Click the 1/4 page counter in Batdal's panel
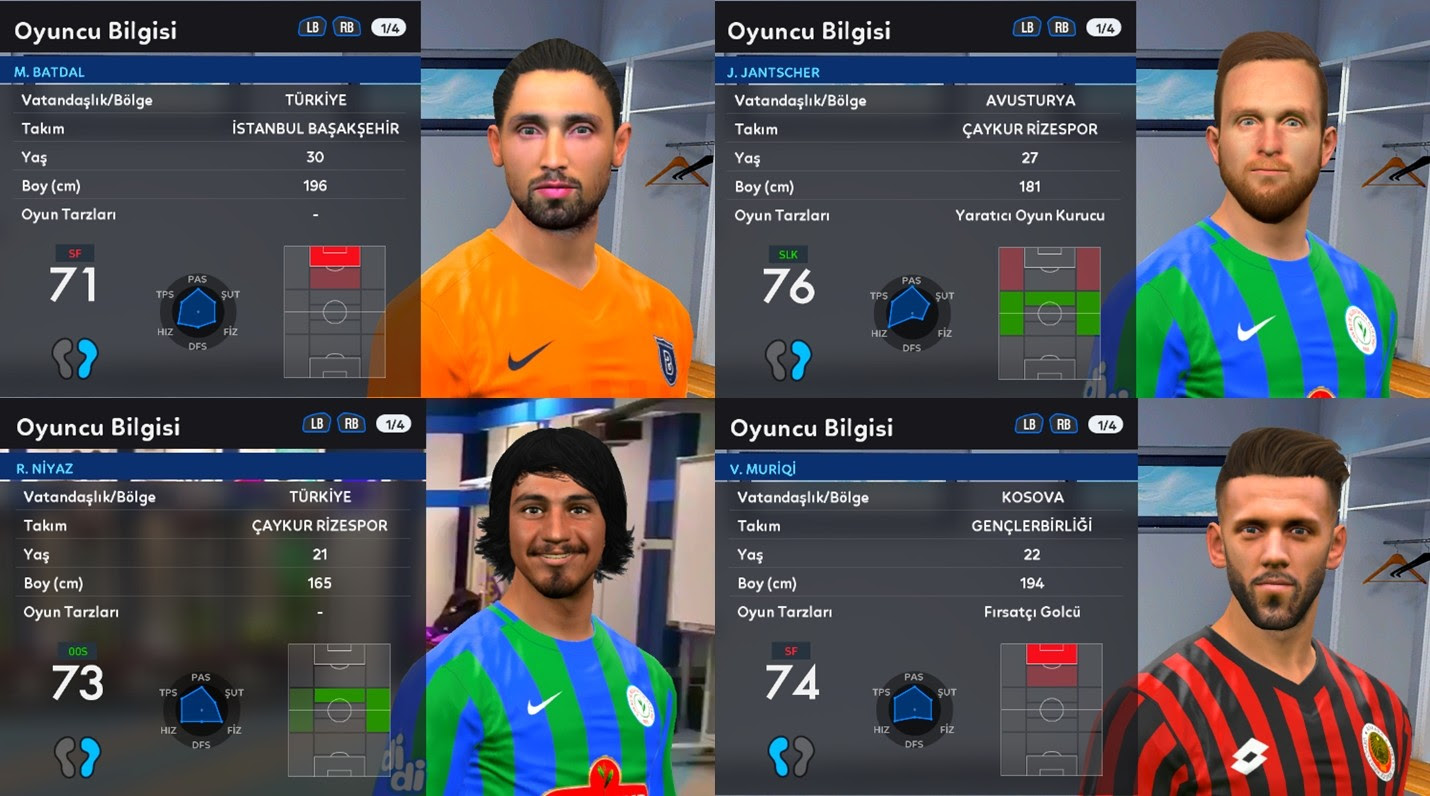This screenshot has height=796, width=1430. 389,27
